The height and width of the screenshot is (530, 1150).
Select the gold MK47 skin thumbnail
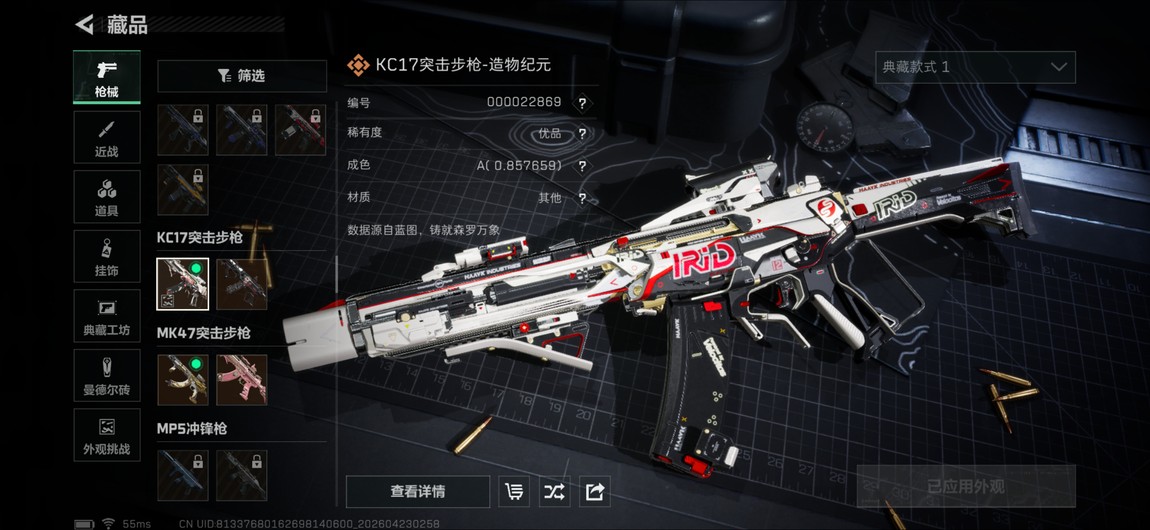[x=183, y=379]
